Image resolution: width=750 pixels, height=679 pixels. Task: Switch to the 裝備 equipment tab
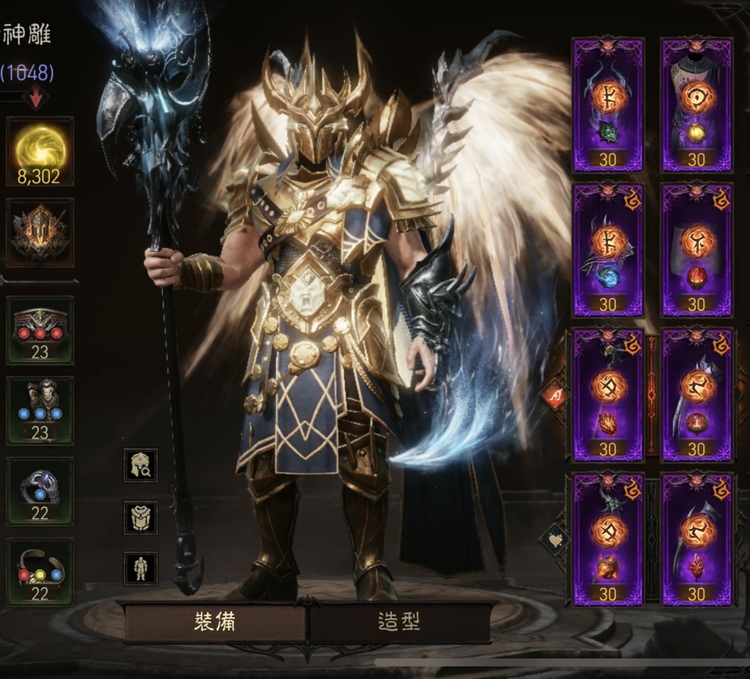(216, 622)
